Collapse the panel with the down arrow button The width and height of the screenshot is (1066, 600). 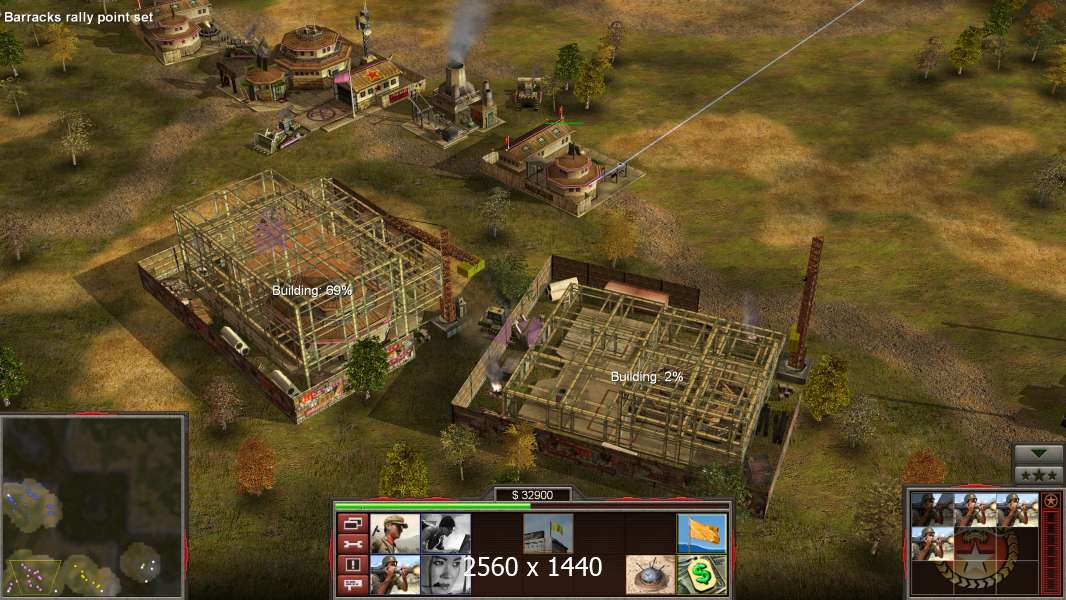[1038, 454]
